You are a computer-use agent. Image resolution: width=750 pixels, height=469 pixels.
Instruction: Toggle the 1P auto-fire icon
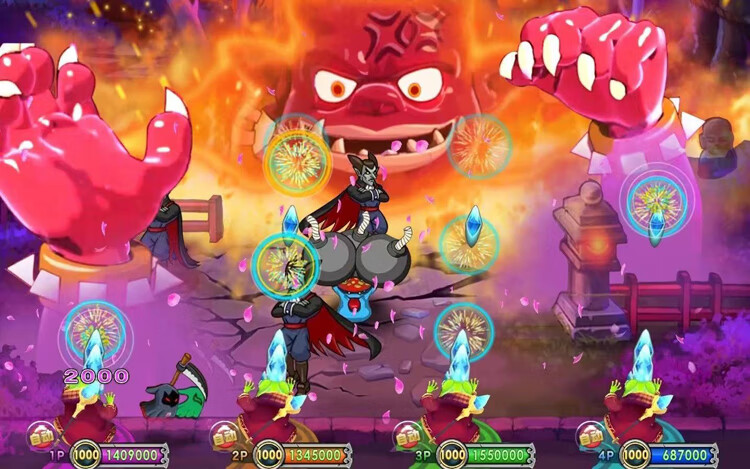(x=41, y=436)
